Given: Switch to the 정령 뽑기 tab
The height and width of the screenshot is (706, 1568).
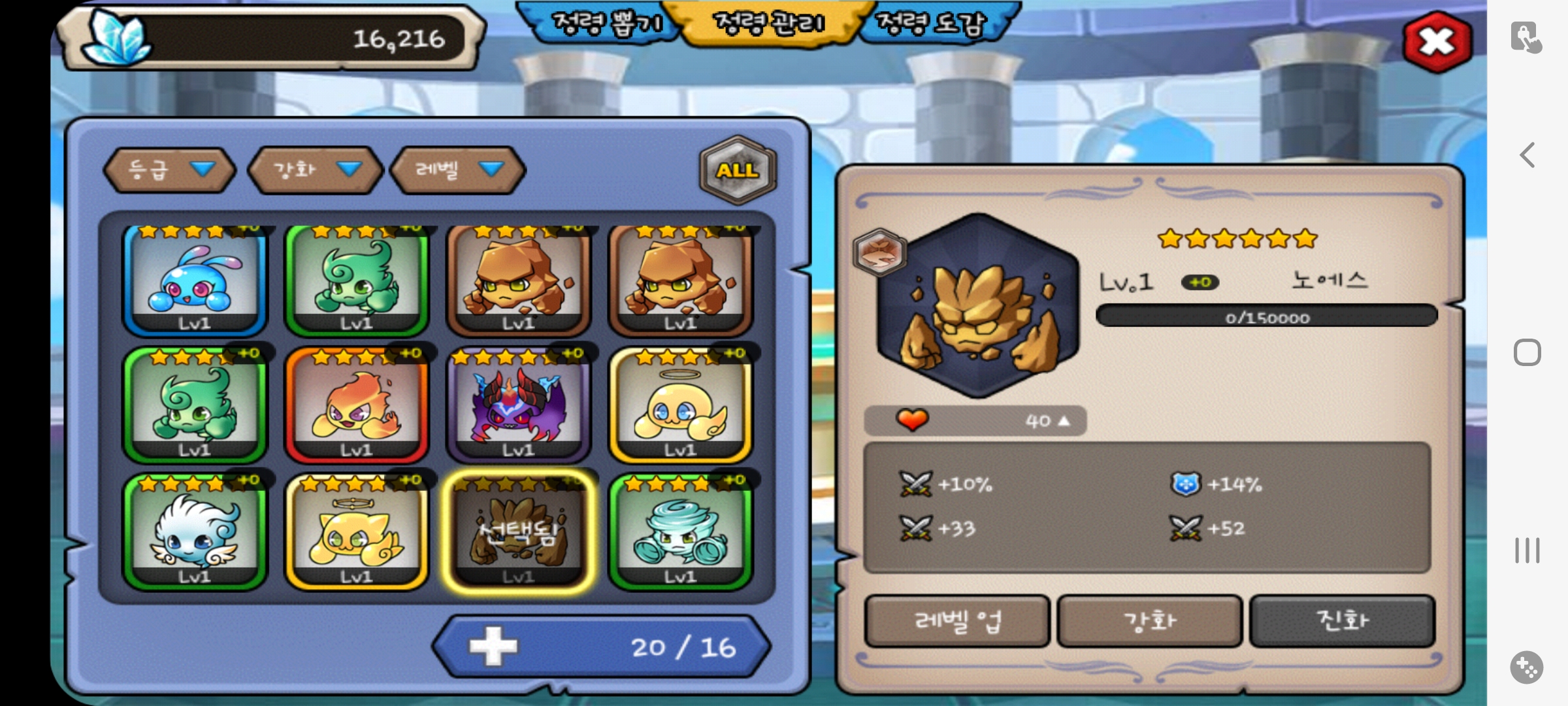Looking at the screenshot, I should tap(606, 24).
